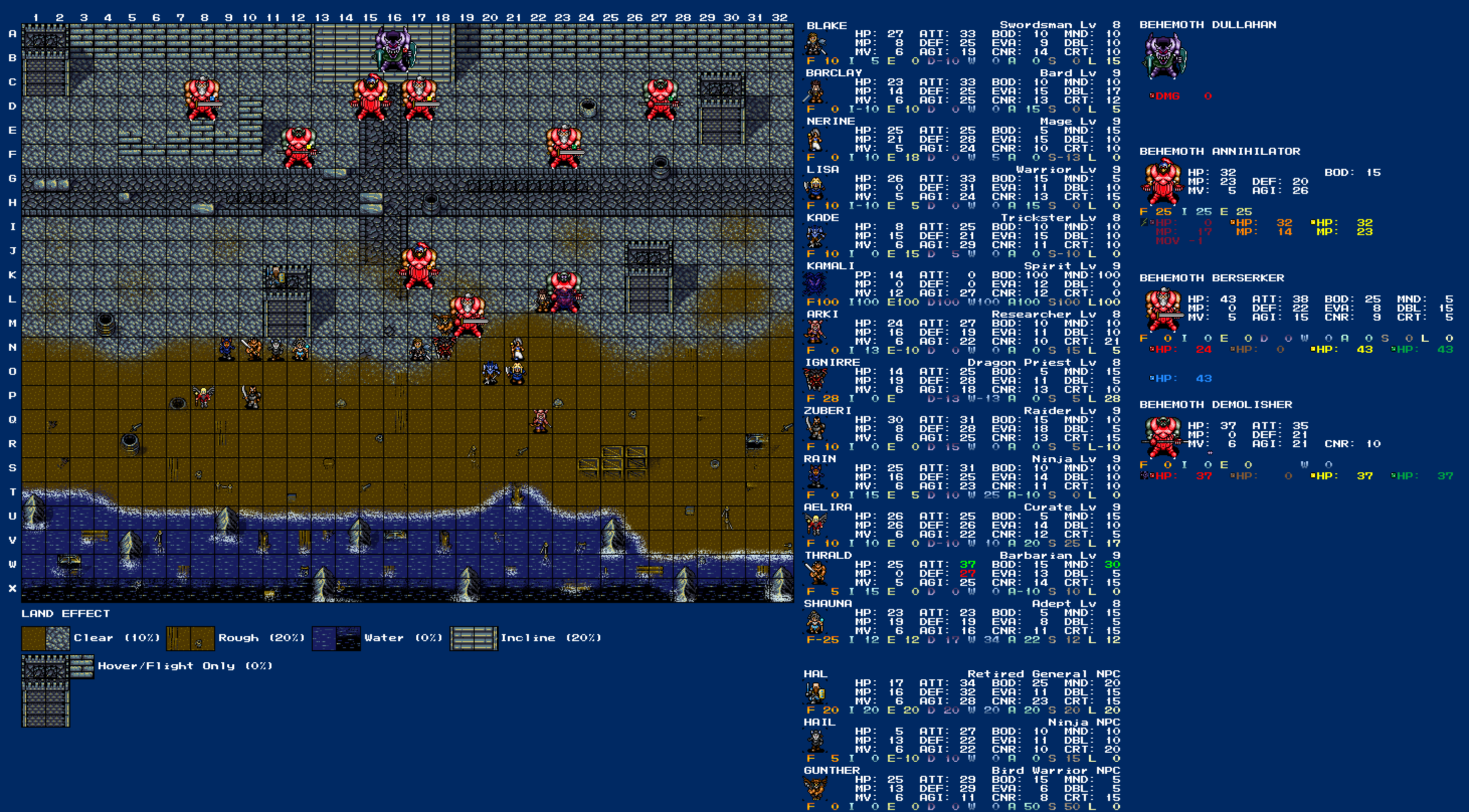This screenshot has height=812, width=1469.
Task: Choose Aelira the Curate's portrait
Action: coord(815,526)
